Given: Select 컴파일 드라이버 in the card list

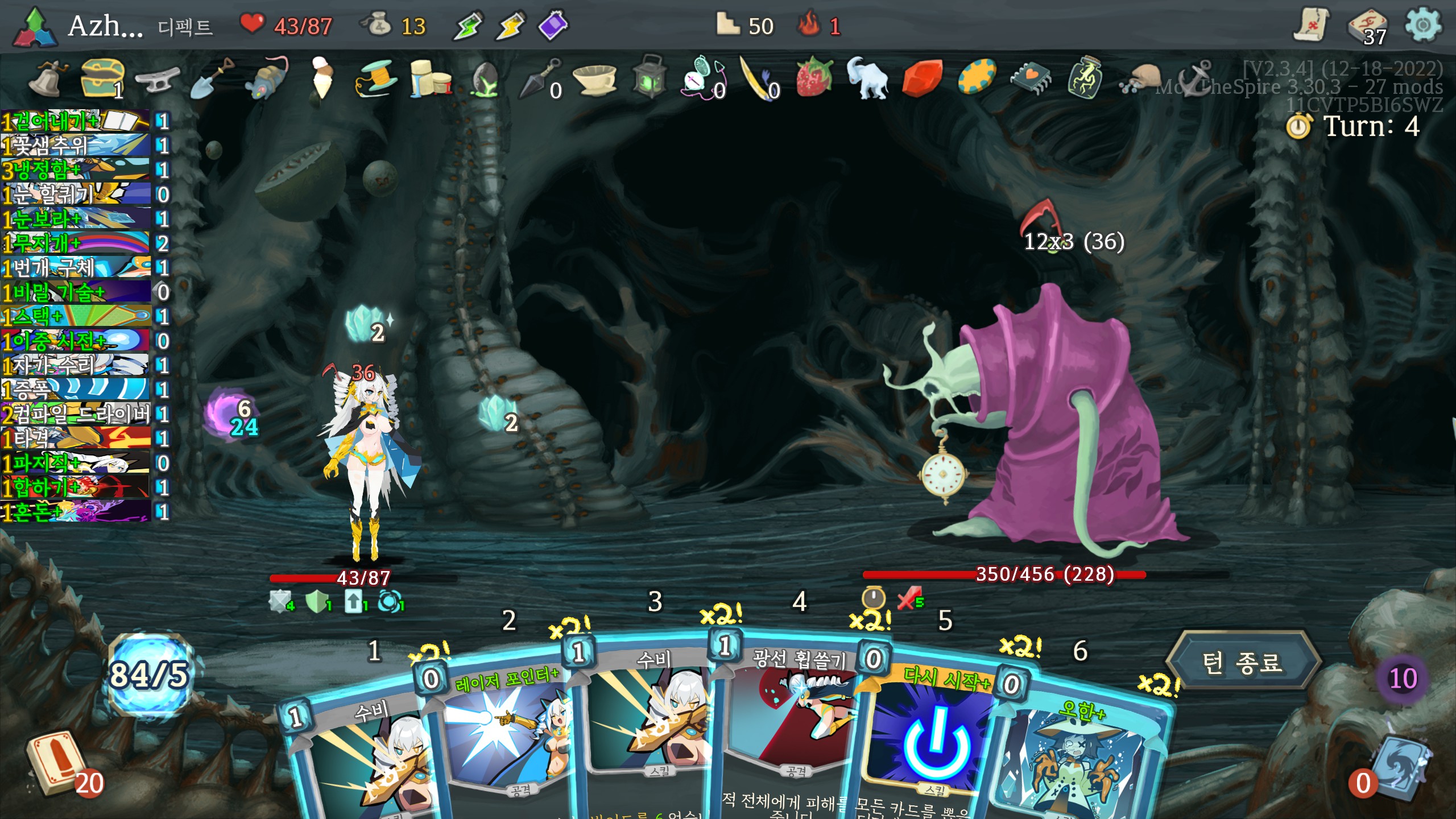Looking at the screenshot, I should (x=77, y=414).
